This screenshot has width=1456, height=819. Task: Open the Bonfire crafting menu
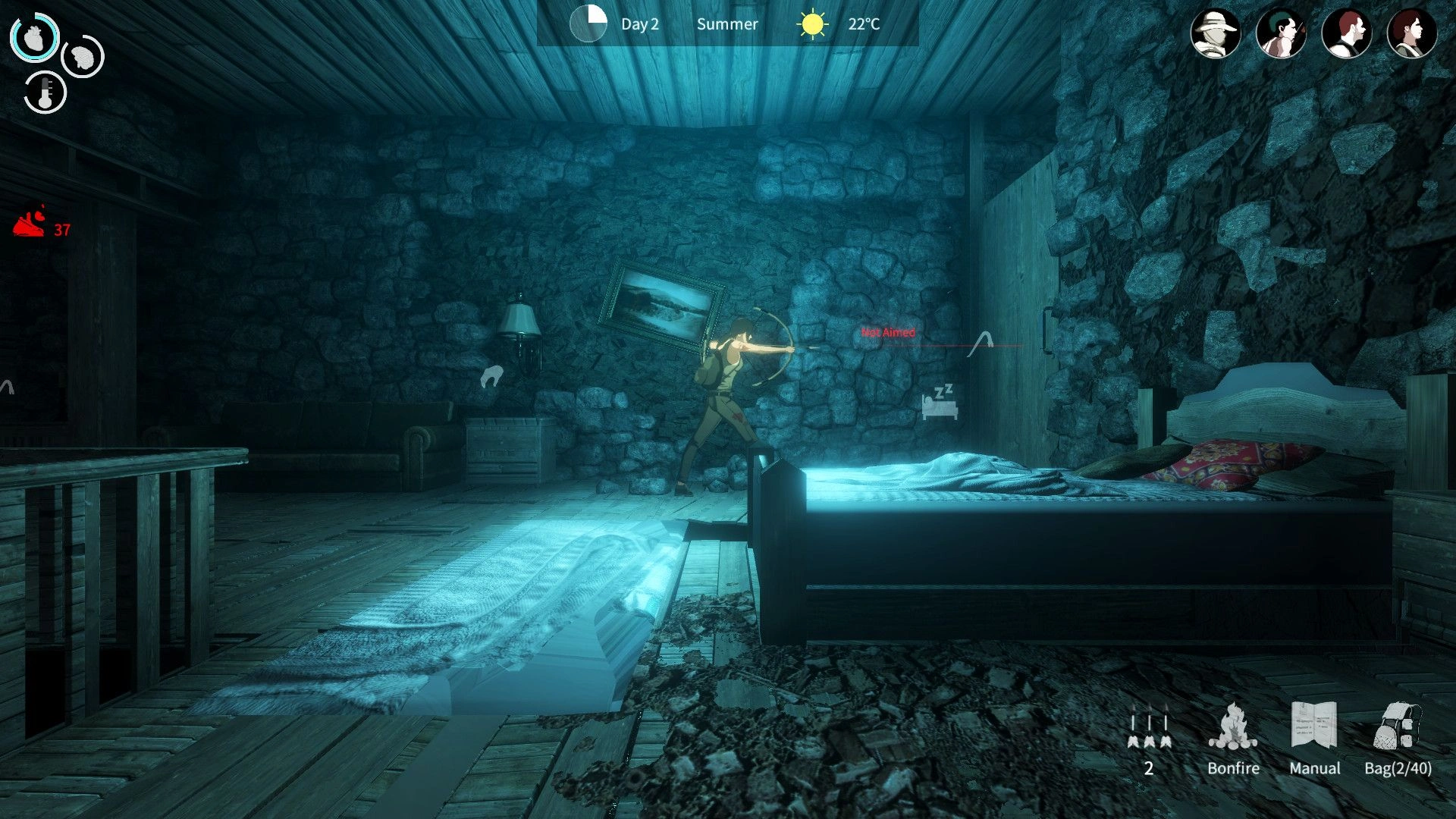tap(1233, 737)
